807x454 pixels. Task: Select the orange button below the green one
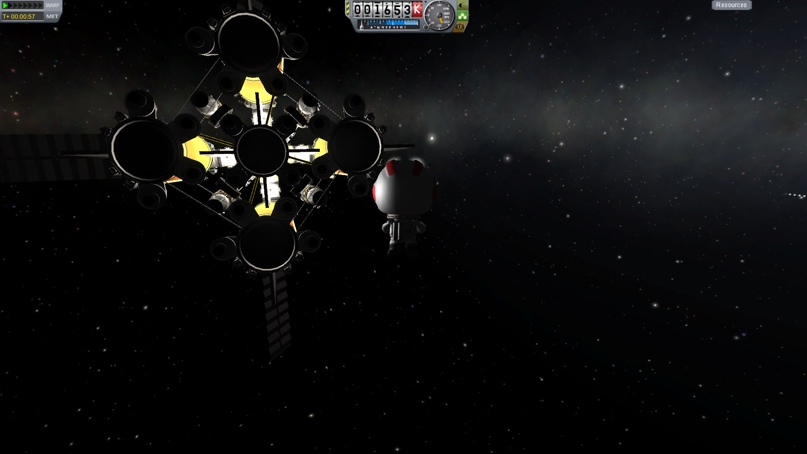(460, 27)
